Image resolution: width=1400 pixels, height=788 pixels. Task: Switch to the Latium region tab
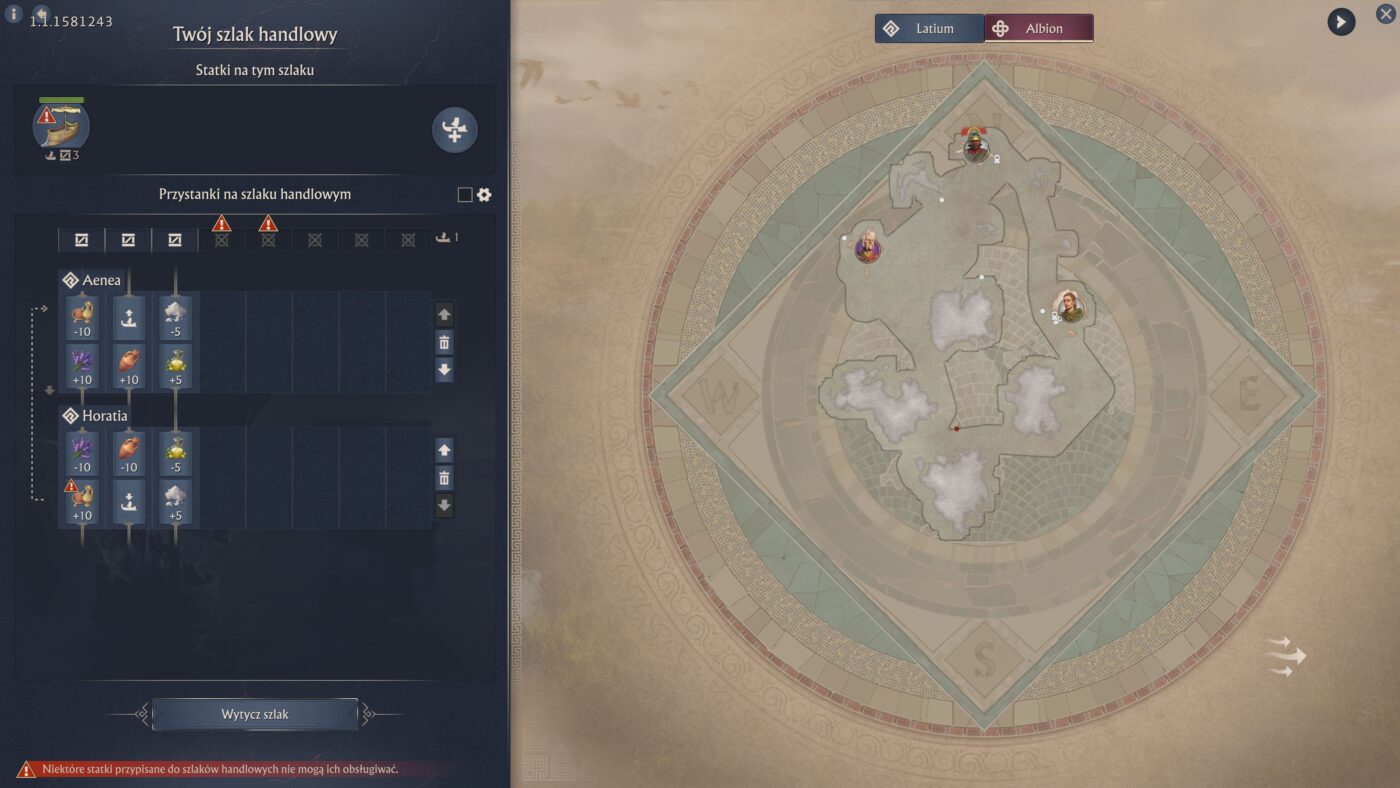(x=929, y=28)
